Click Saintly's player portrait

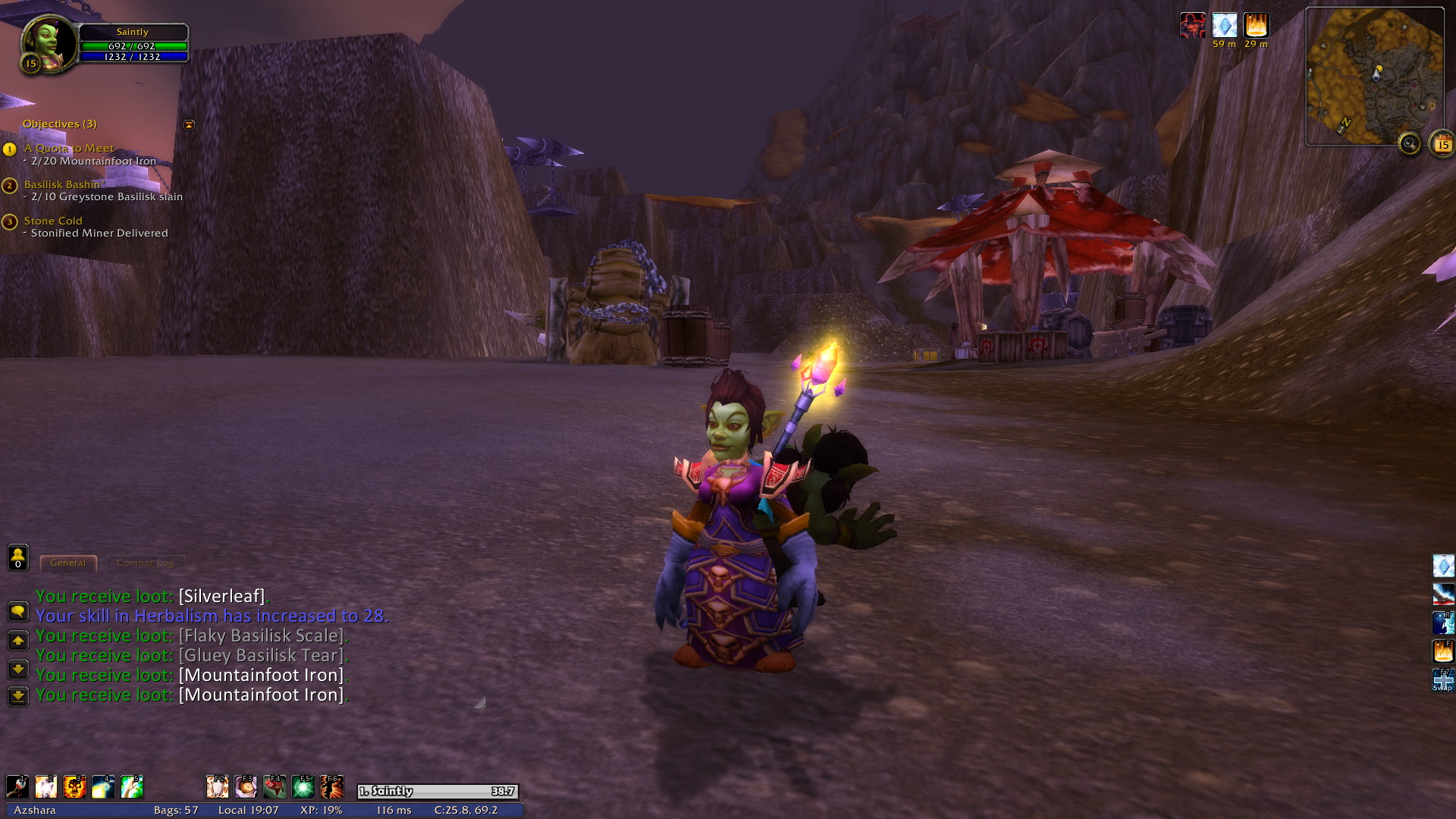49,42
